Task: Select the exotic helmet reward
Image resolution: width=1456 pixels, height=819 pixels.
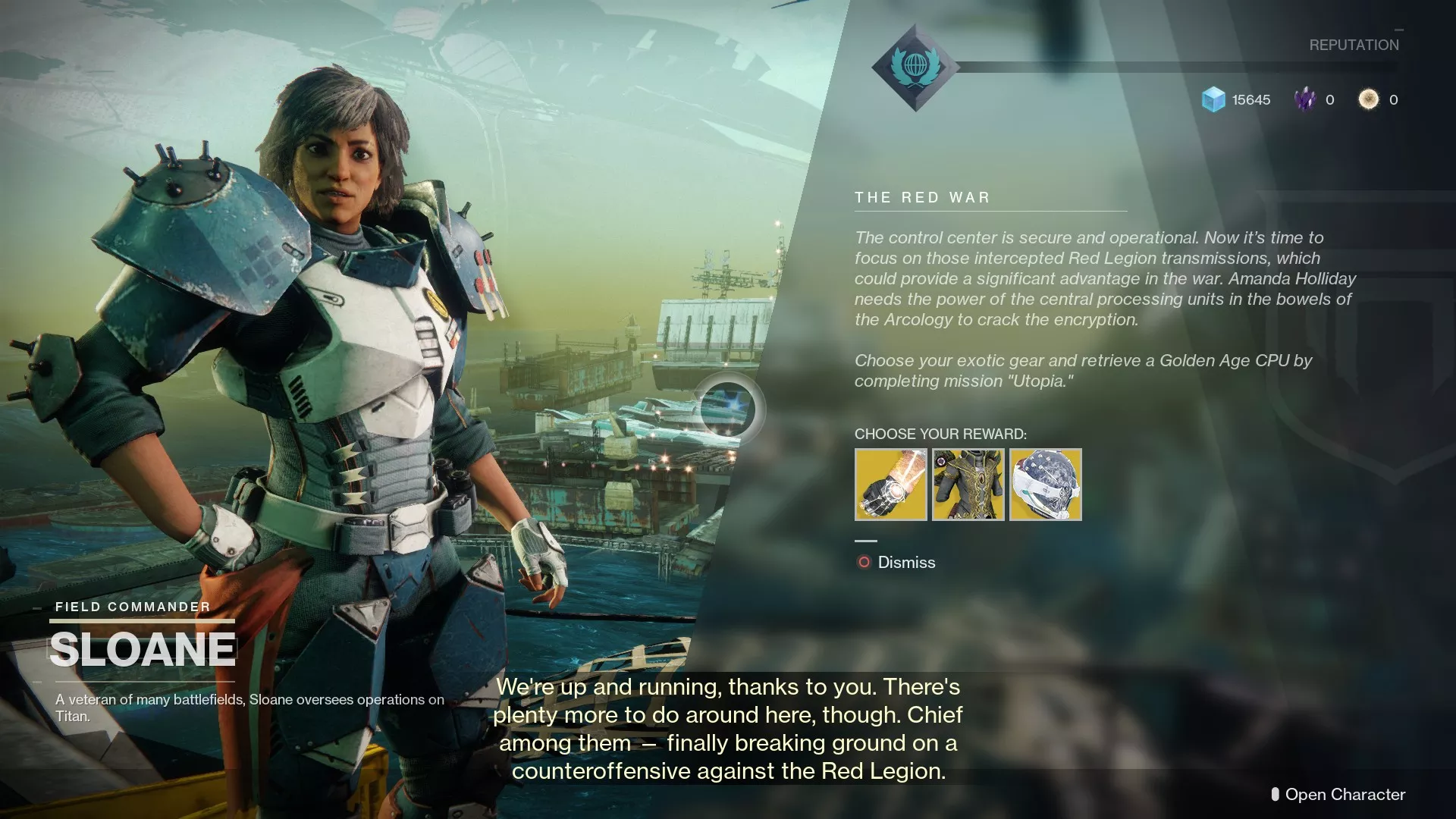Action: click(x=1046, y=485)
